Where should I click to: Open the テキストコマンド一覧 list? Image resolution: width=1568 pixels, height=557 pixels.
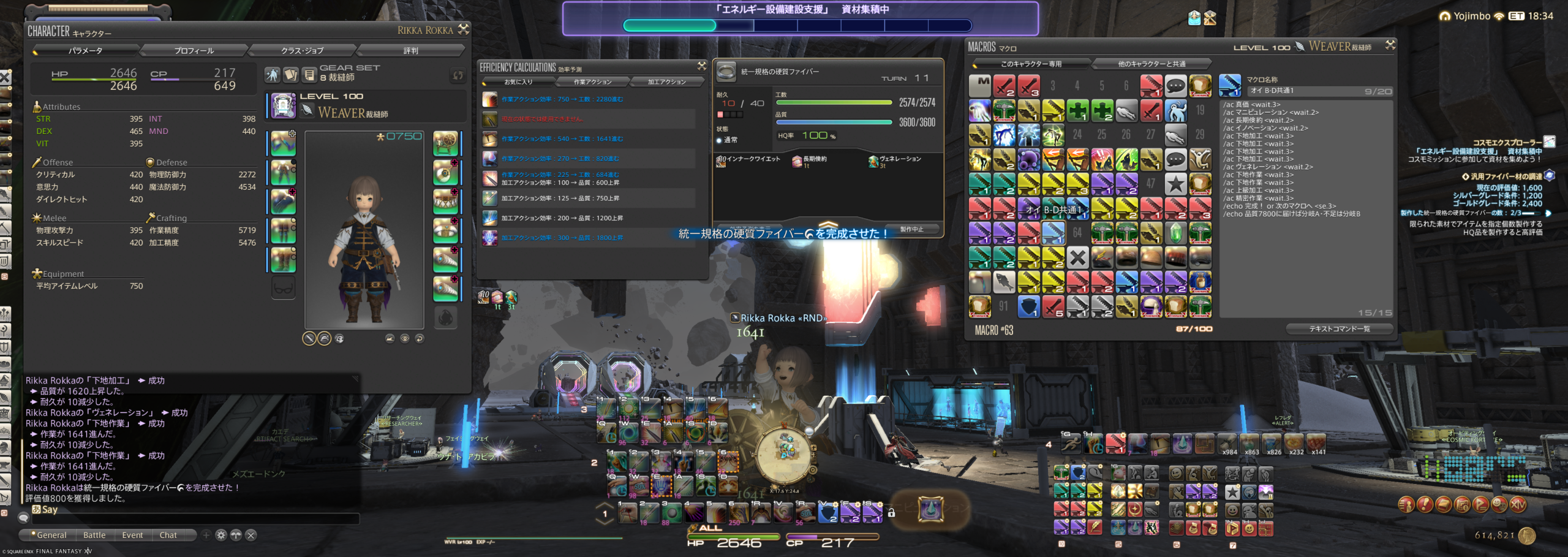click(1340, 329)
